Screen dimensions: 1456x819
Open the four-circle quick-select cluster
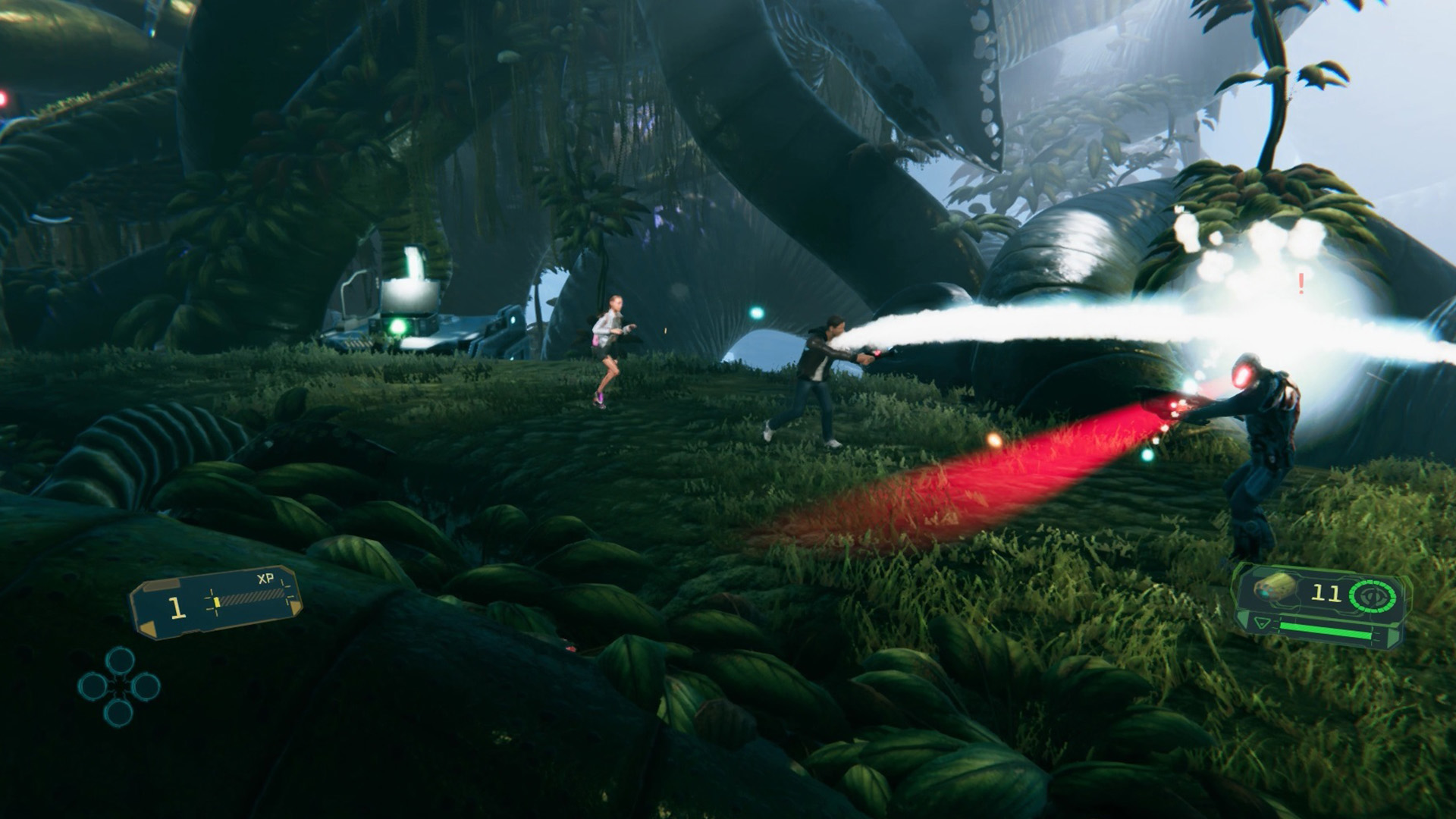point(119,686)
